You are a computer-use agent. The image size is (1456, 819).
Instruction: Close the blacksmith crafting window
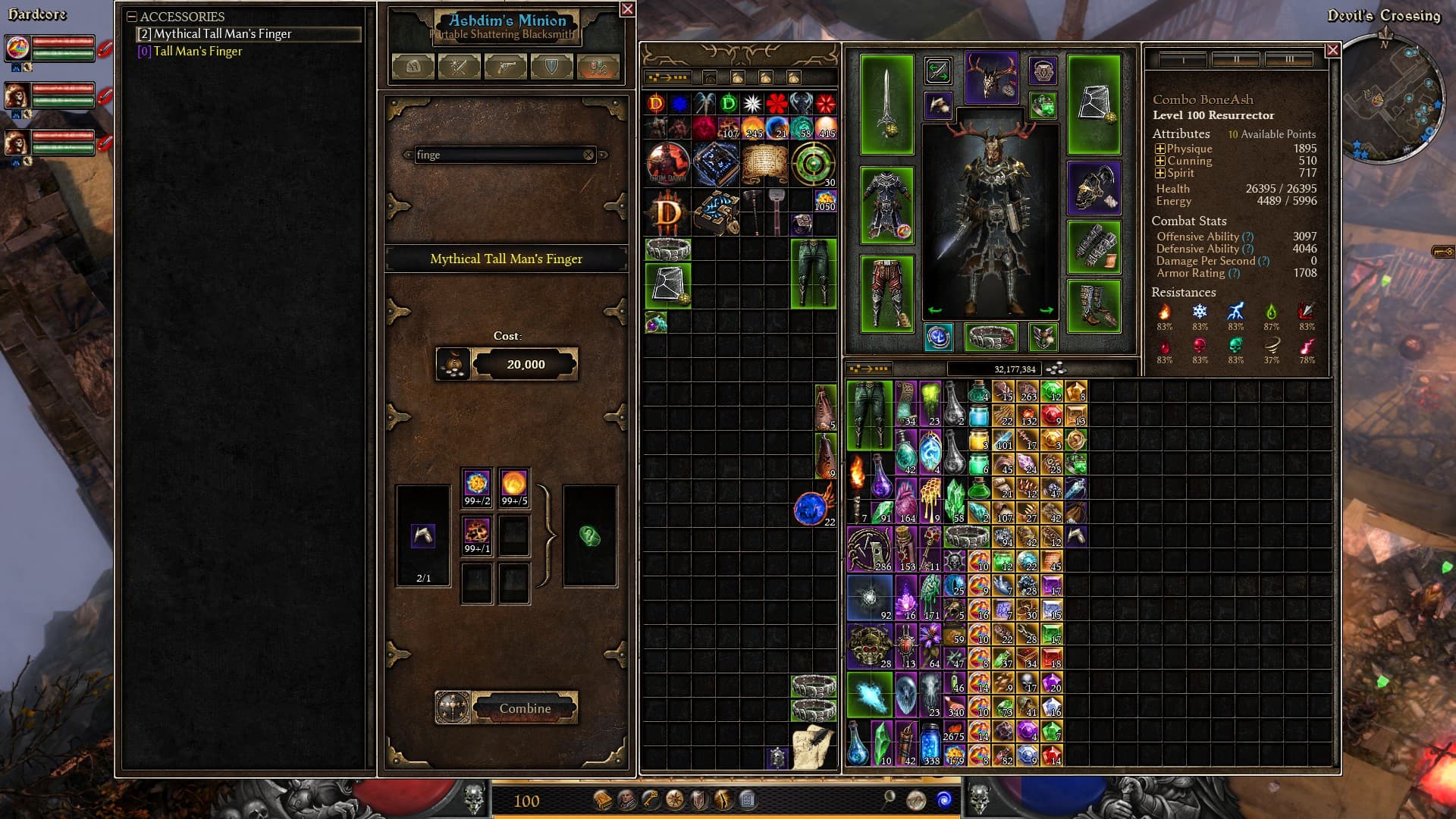[x=627, y=9]
